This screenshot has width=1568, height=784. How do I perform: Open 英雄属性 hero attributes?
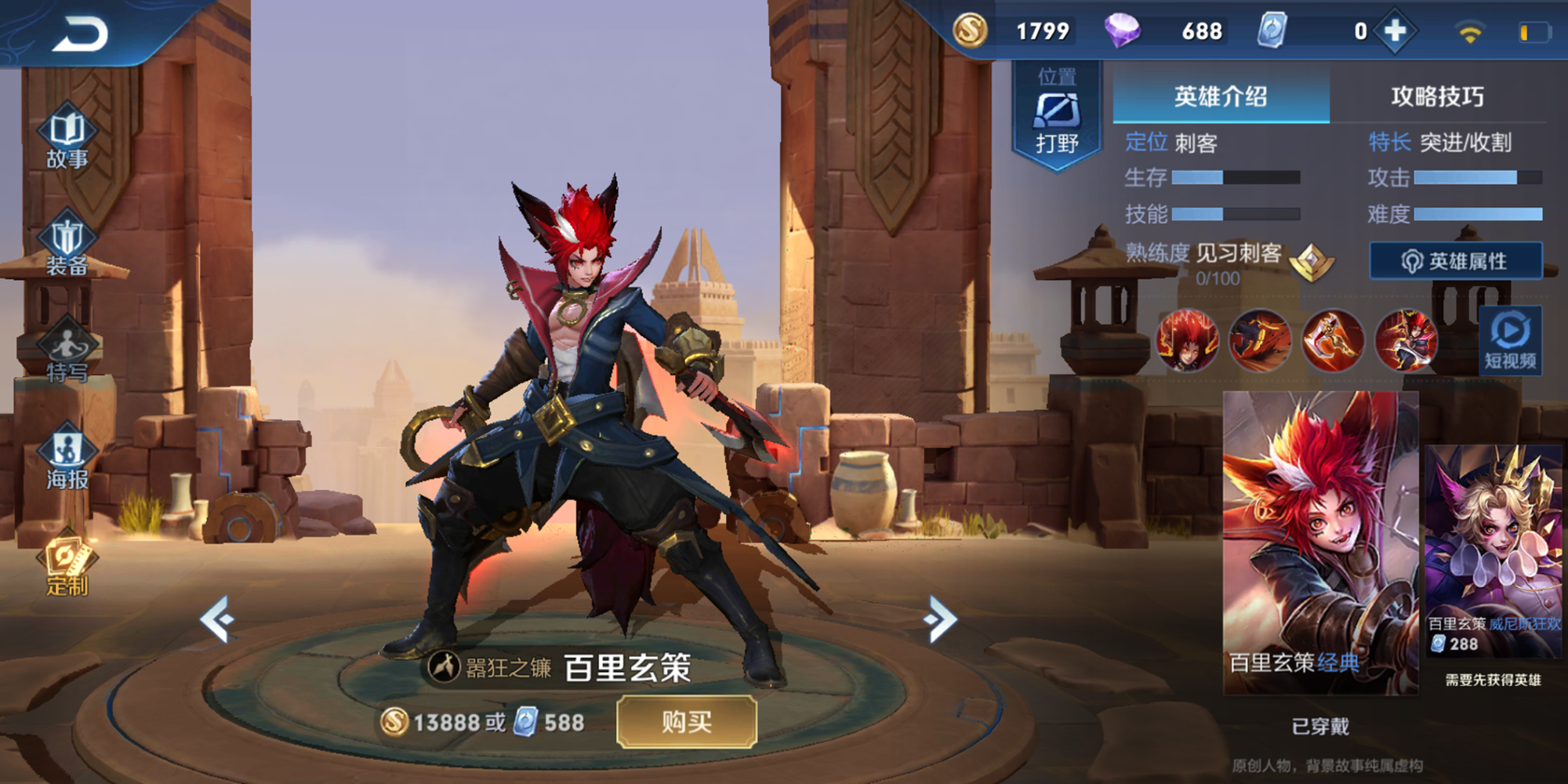[1455, 261]
